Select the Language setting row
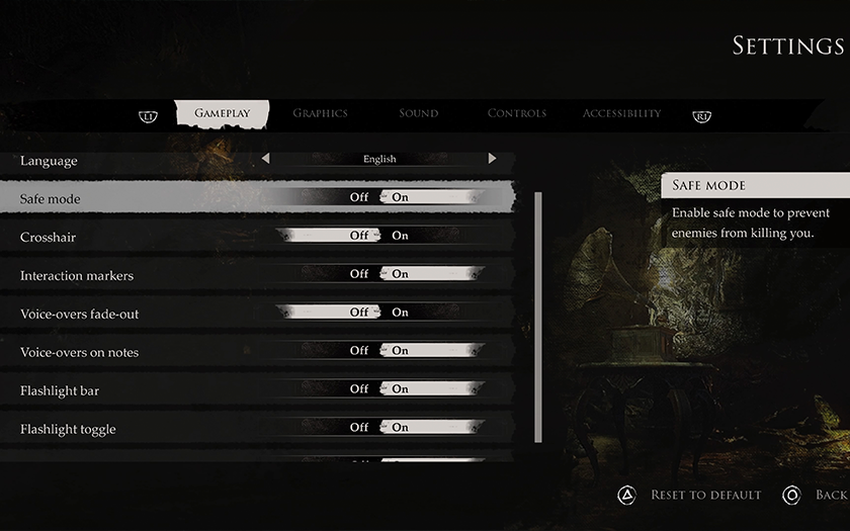 (x=49, y=160)
